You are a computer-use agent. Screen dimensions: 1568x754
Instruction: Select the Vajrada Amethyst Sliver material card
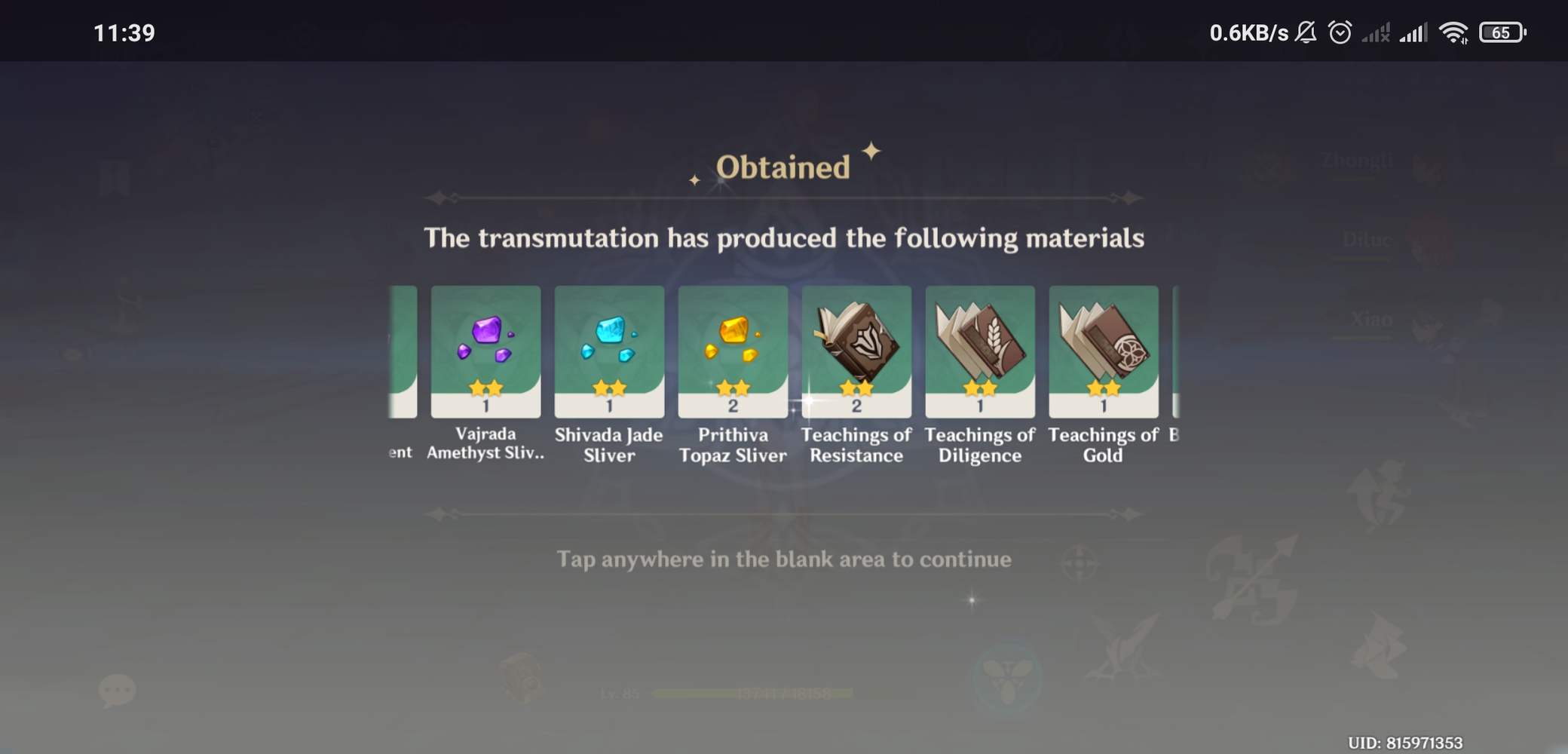tap(486, 351)
